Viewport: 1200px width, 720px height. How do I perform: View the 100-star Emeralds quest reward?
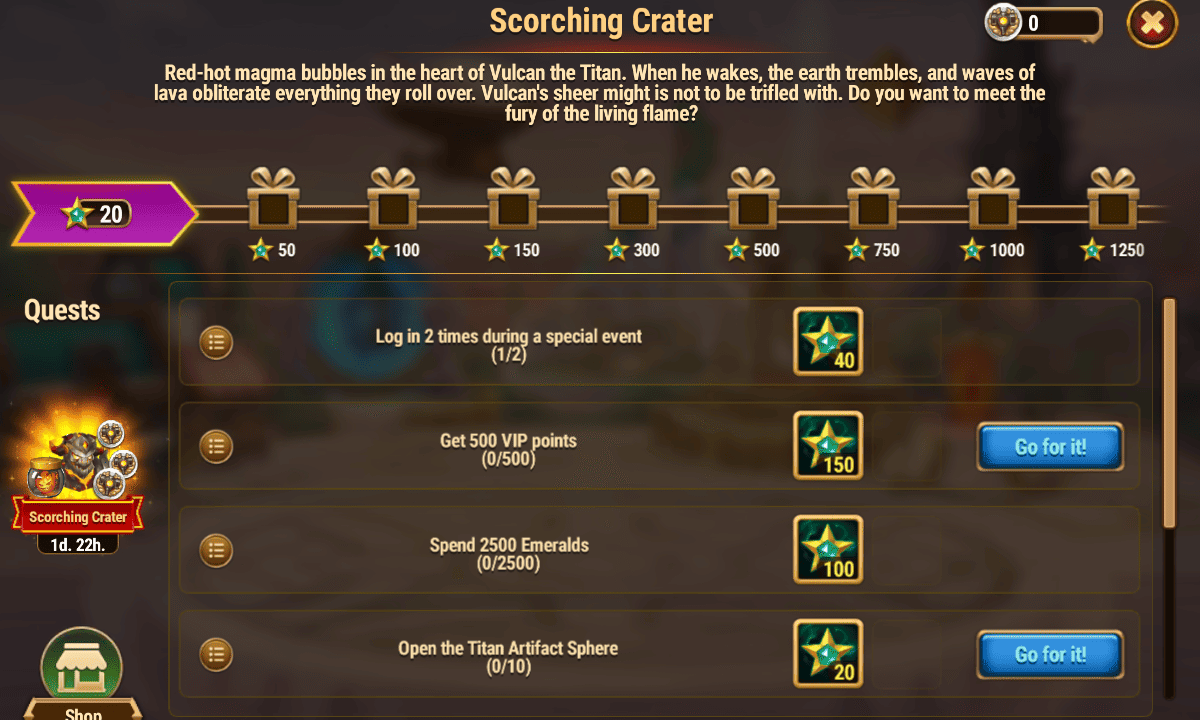coord(828,550)
